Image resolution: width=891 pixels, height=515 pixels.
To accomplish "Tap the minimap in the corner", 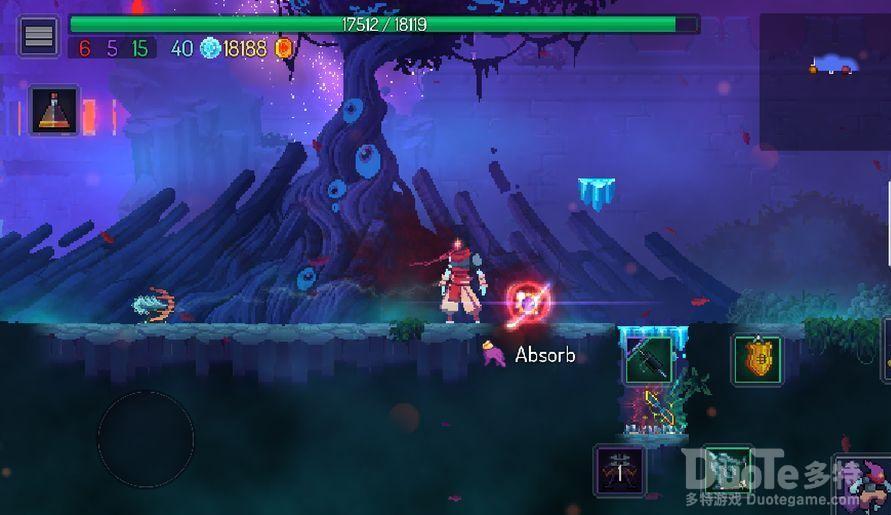I will (x=824, y=82).
